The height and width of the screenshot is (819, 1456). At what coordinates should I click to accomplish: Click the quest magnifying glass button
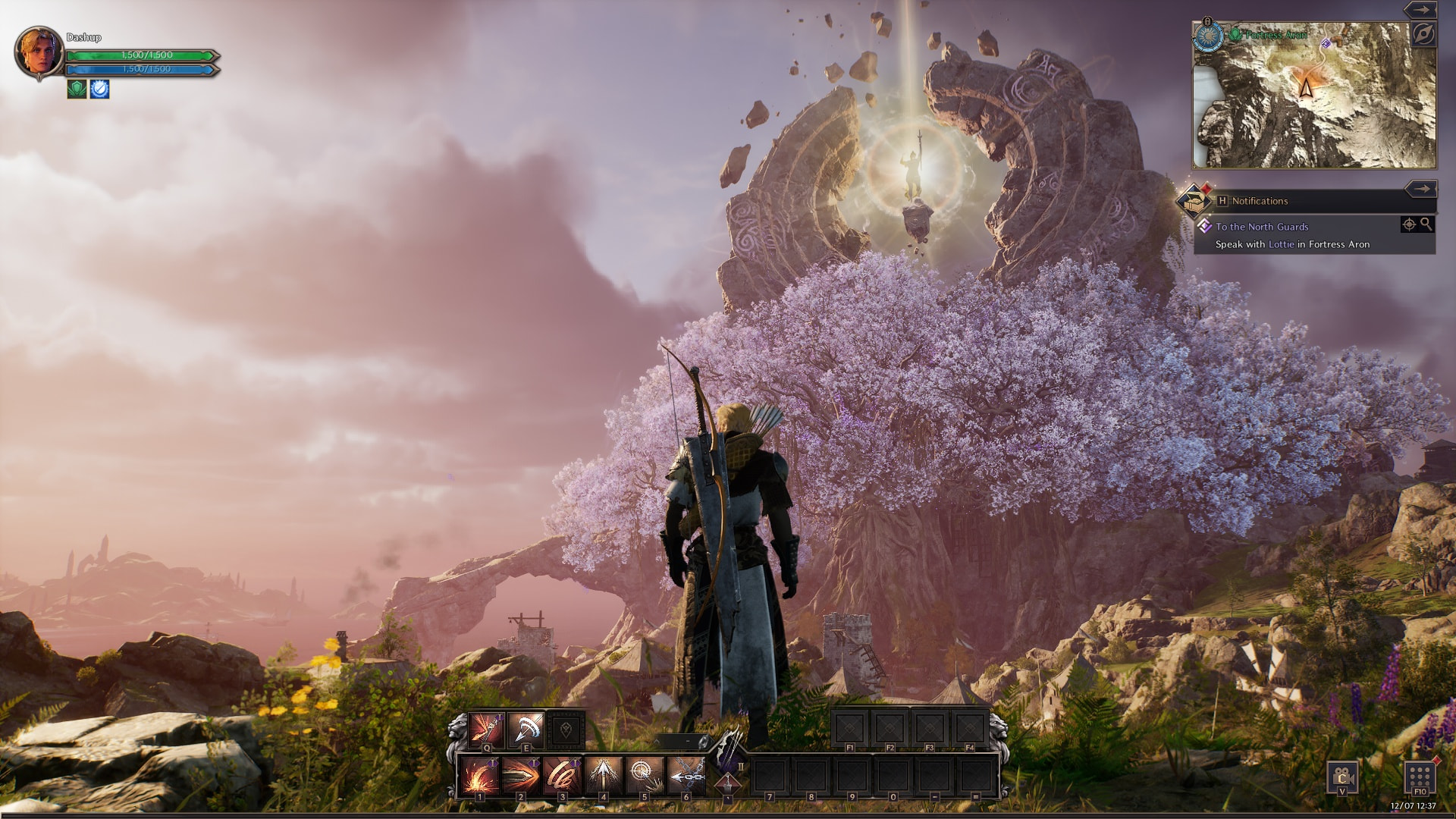click(1426, 224)
